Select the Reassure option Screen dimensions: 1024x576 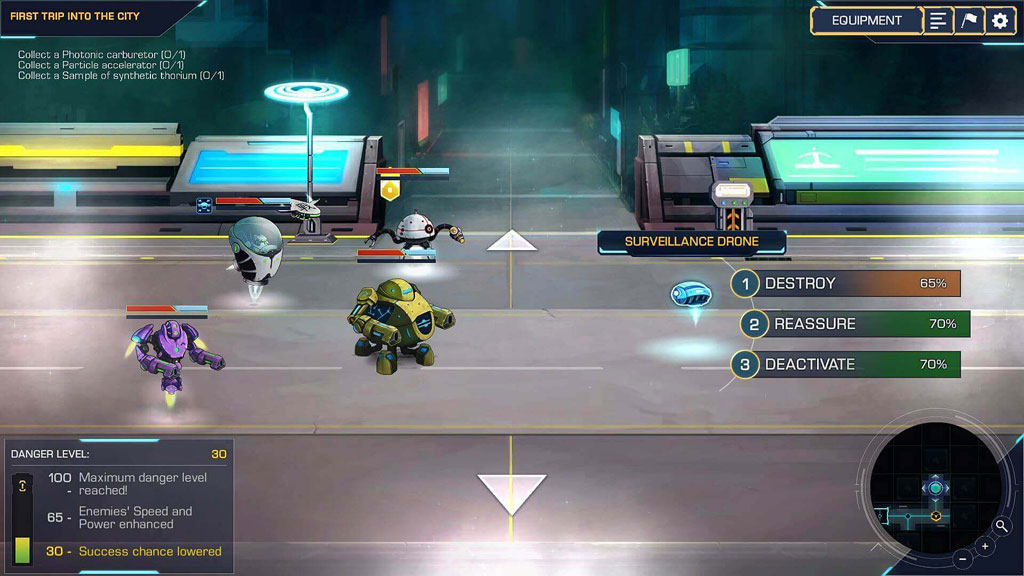click(x=857, y=324)
